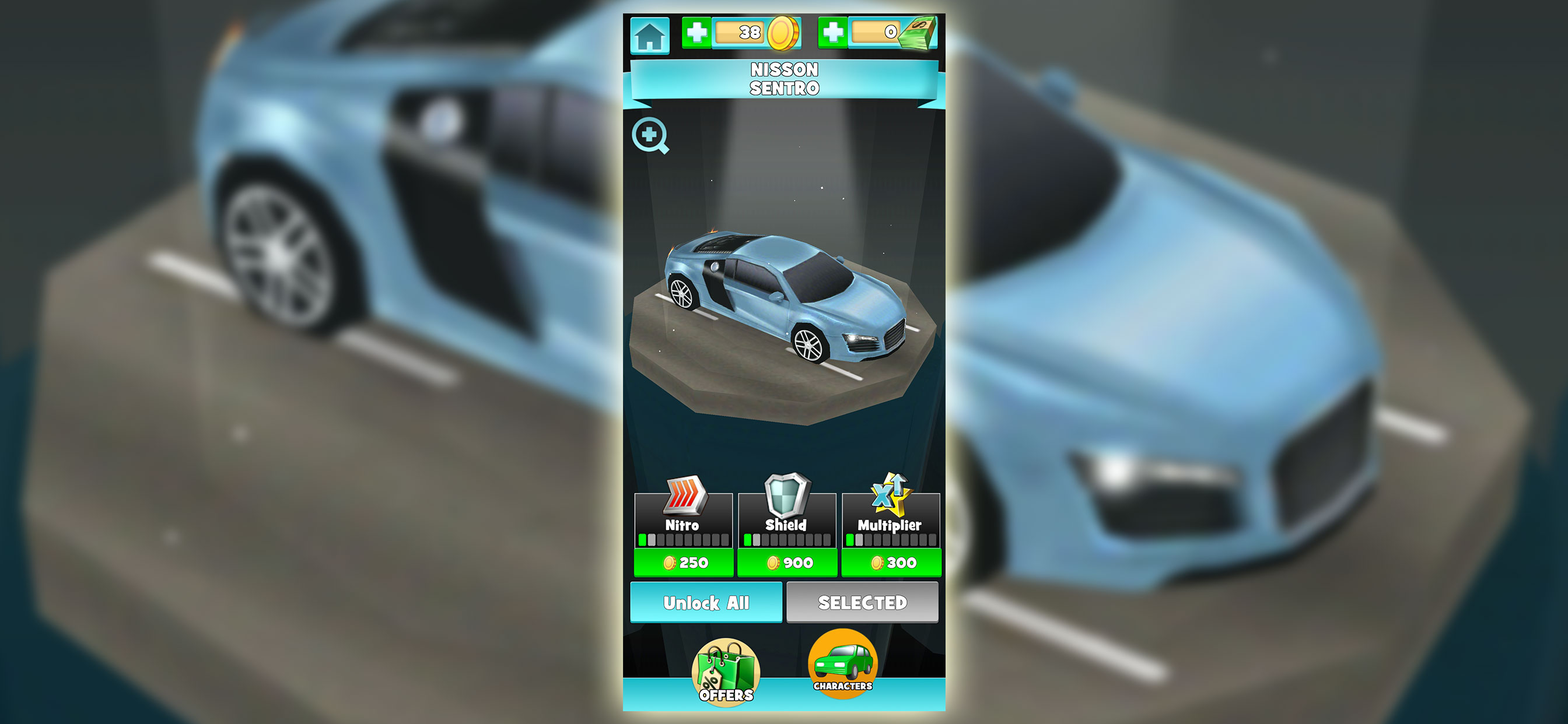Click the grey SELECTED button
1568x724 pixels.
coord(862,602)
